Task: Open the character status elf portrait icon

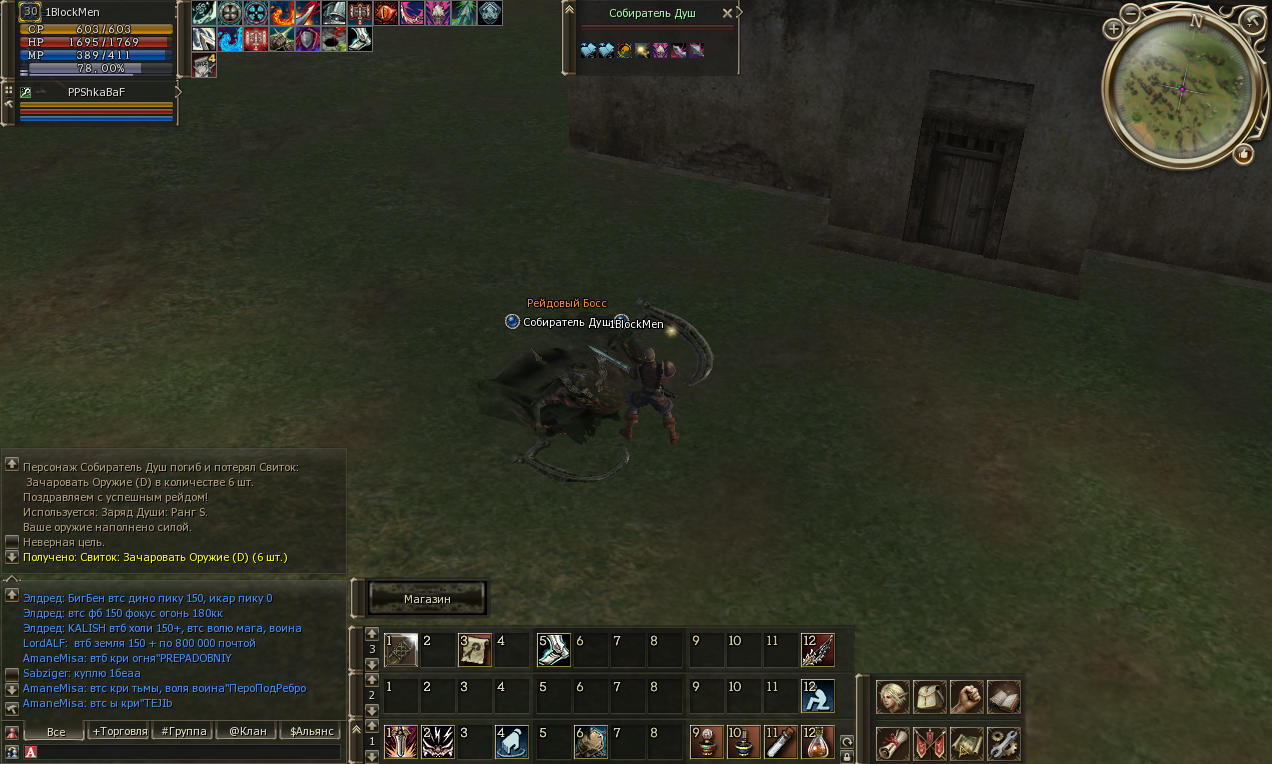Action: pyautogui.click(x=892, y=697)
